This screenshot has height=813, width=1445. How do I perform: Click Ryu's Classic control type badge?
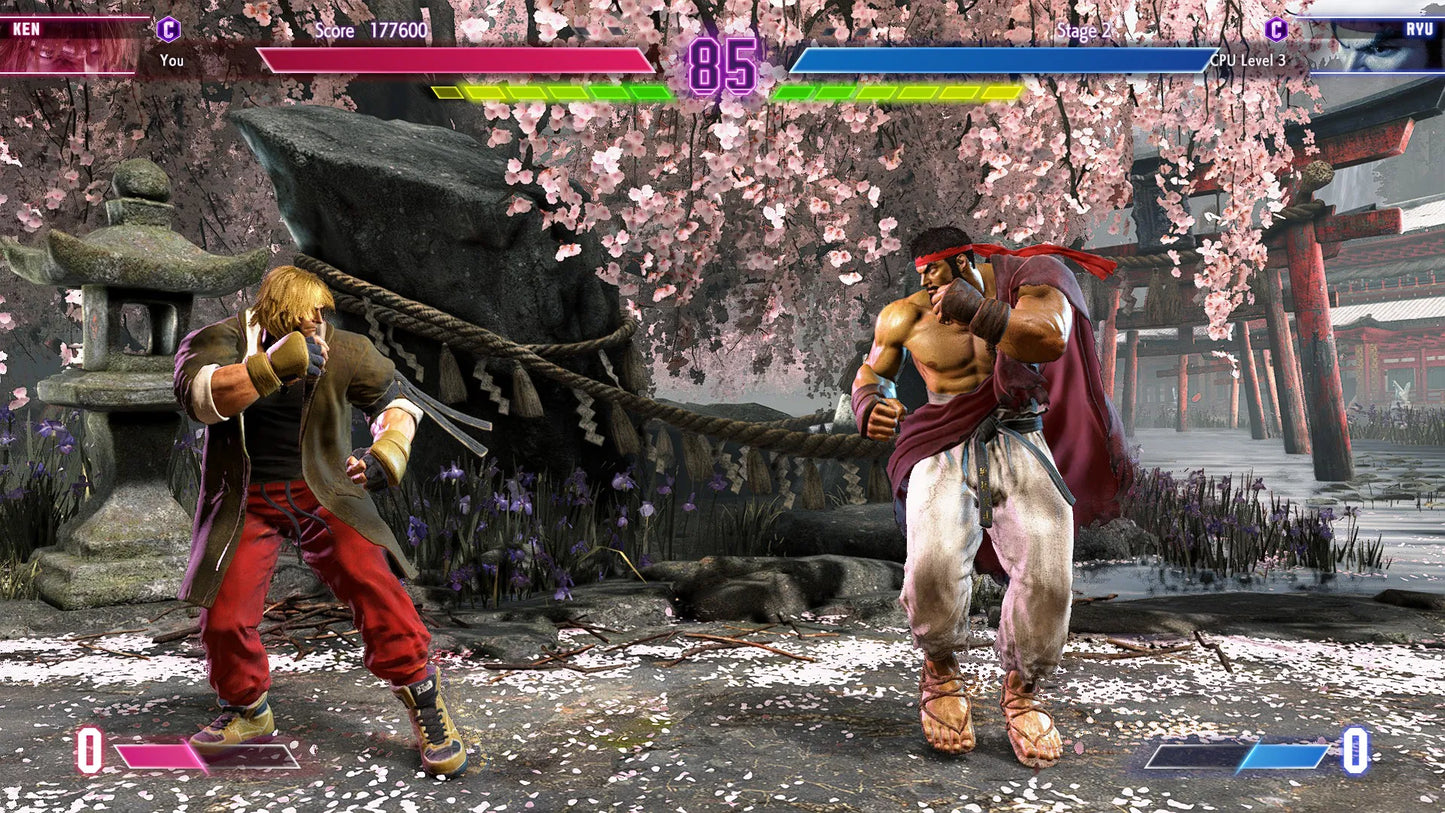1275,30
